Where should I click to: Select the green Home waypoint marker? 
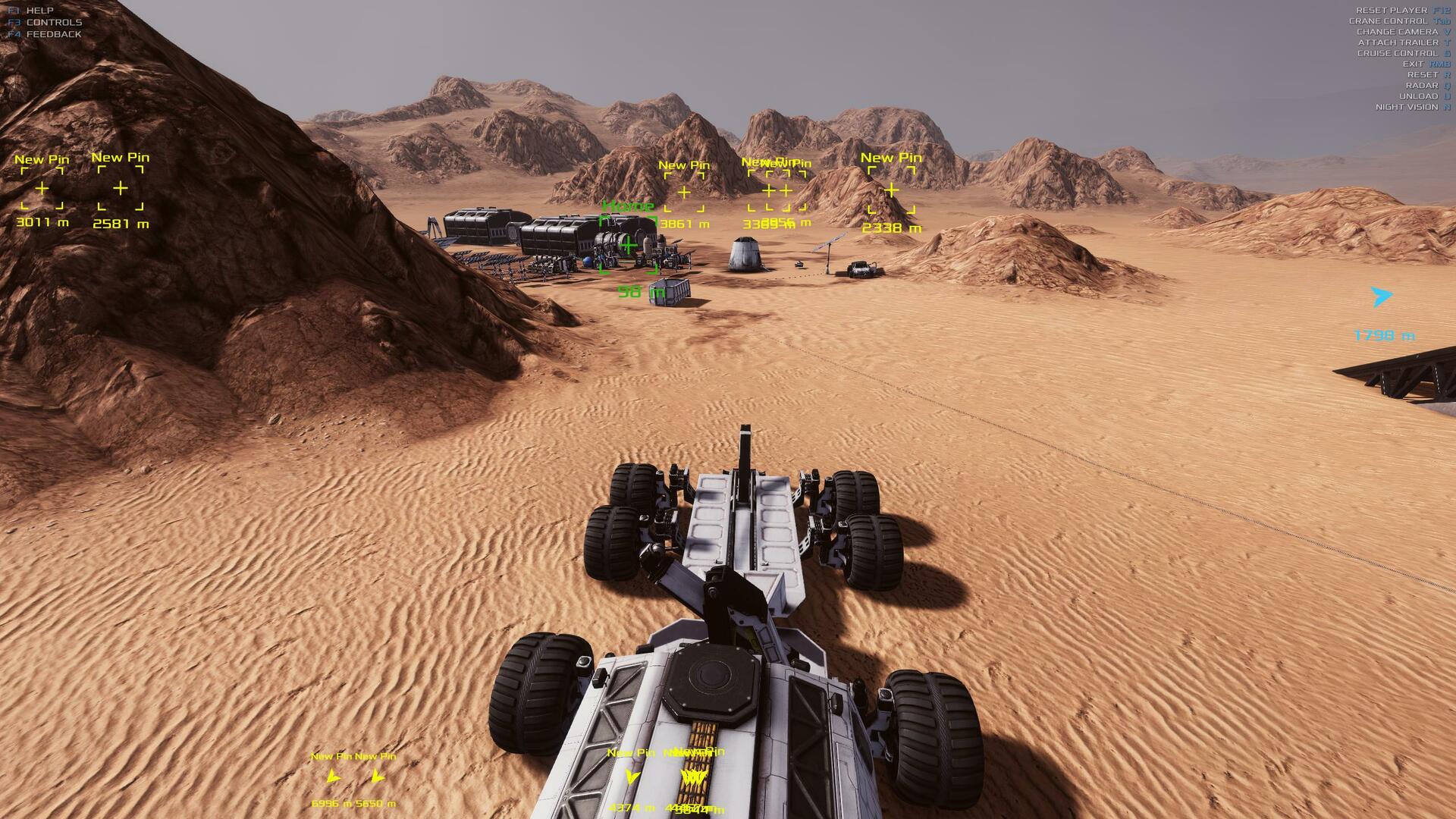pos(628,245)
